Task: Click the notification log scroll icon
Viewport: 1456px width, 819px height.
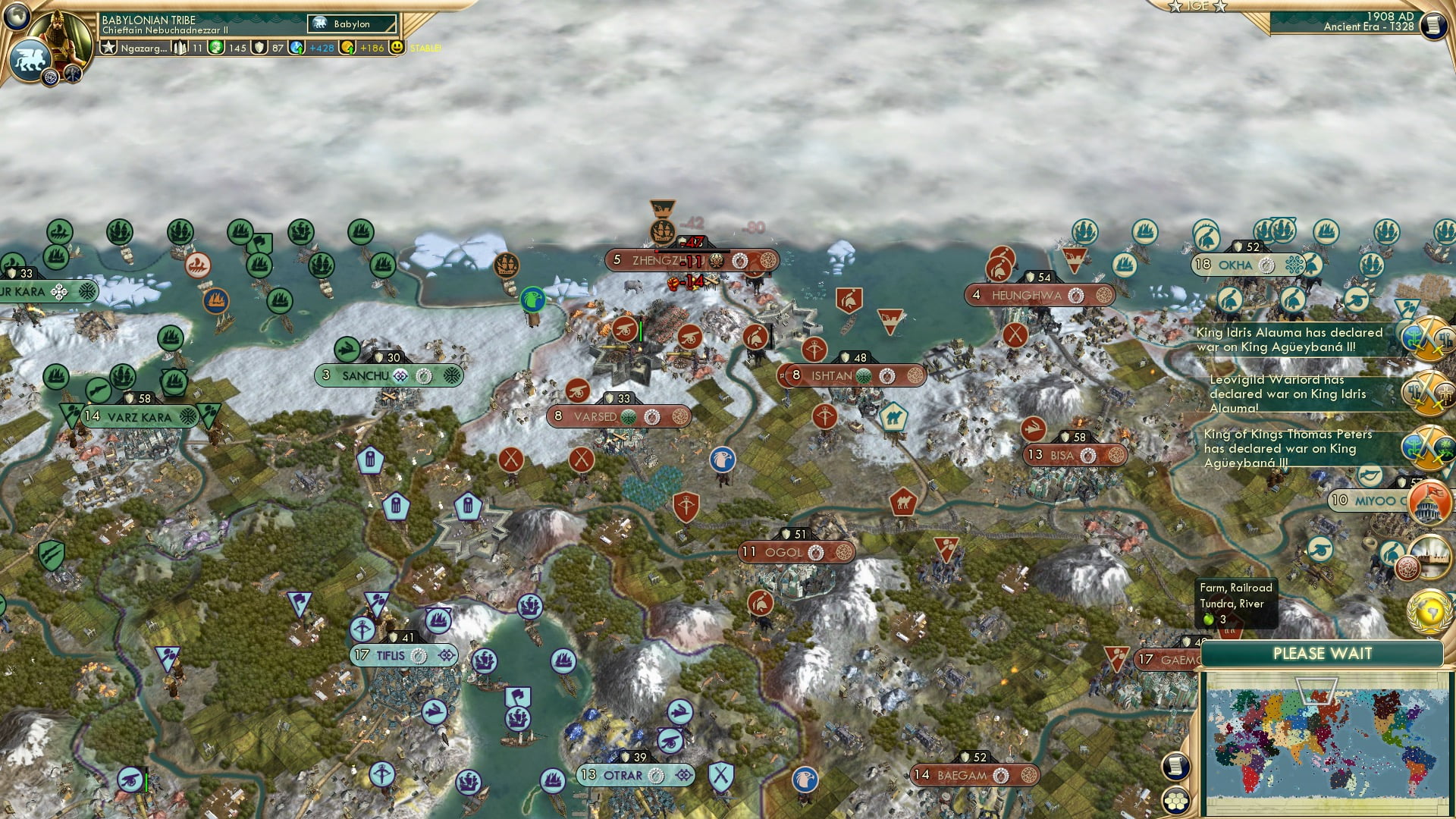Action: (1176, 767)
